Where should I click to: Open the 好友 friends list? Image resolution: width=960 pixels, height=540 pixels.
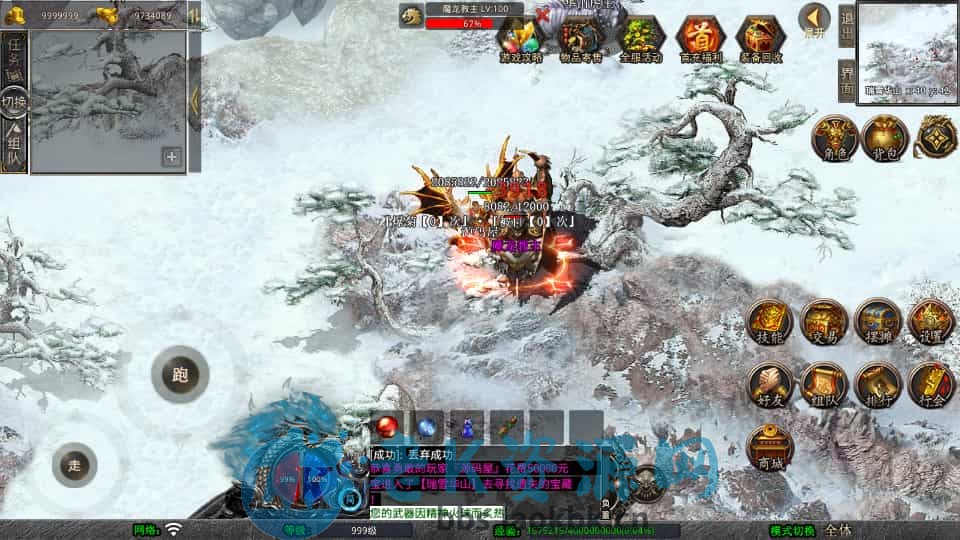pos(770,385)
